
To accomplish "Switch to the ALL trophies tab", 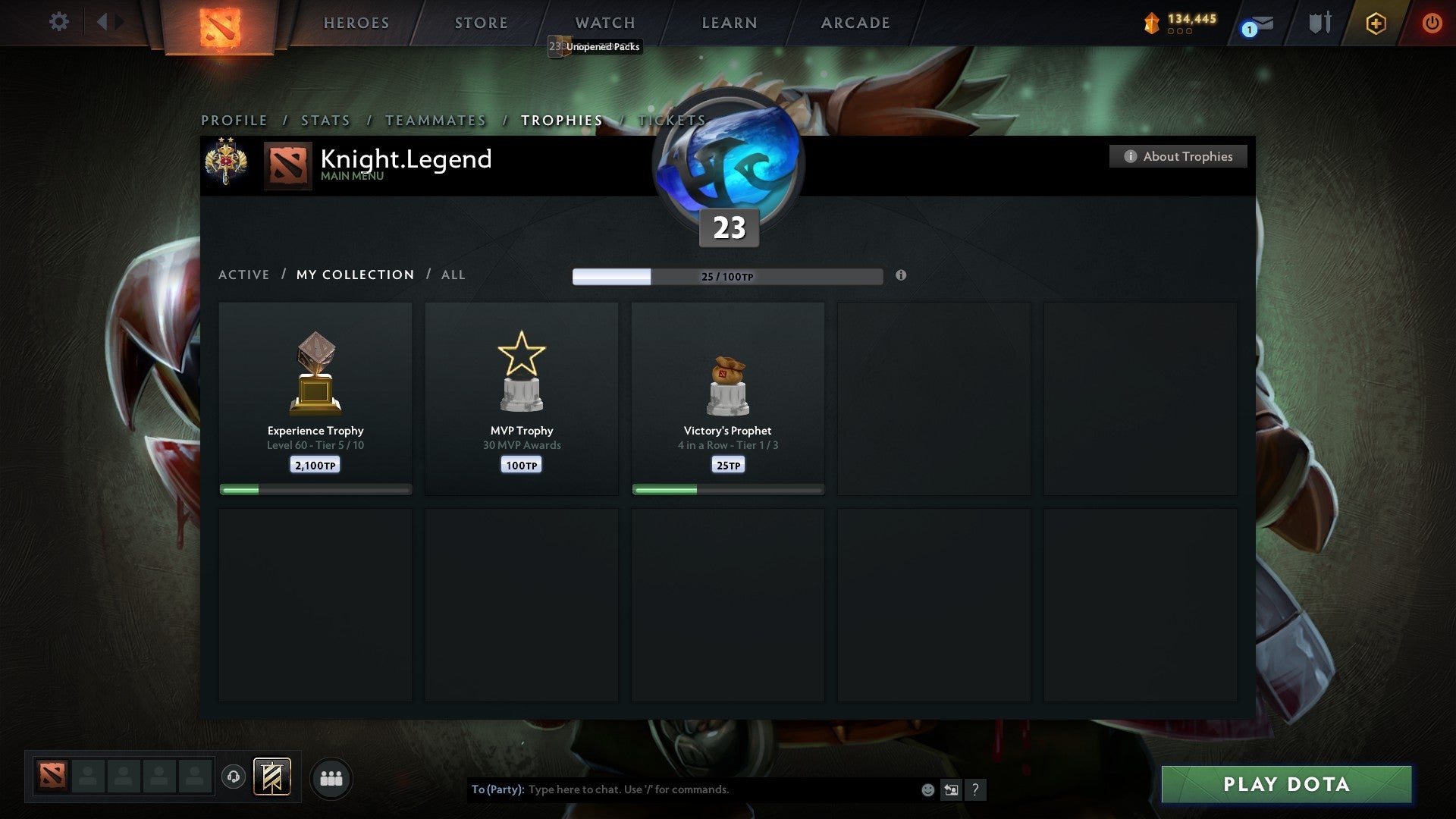I will 453,275.
